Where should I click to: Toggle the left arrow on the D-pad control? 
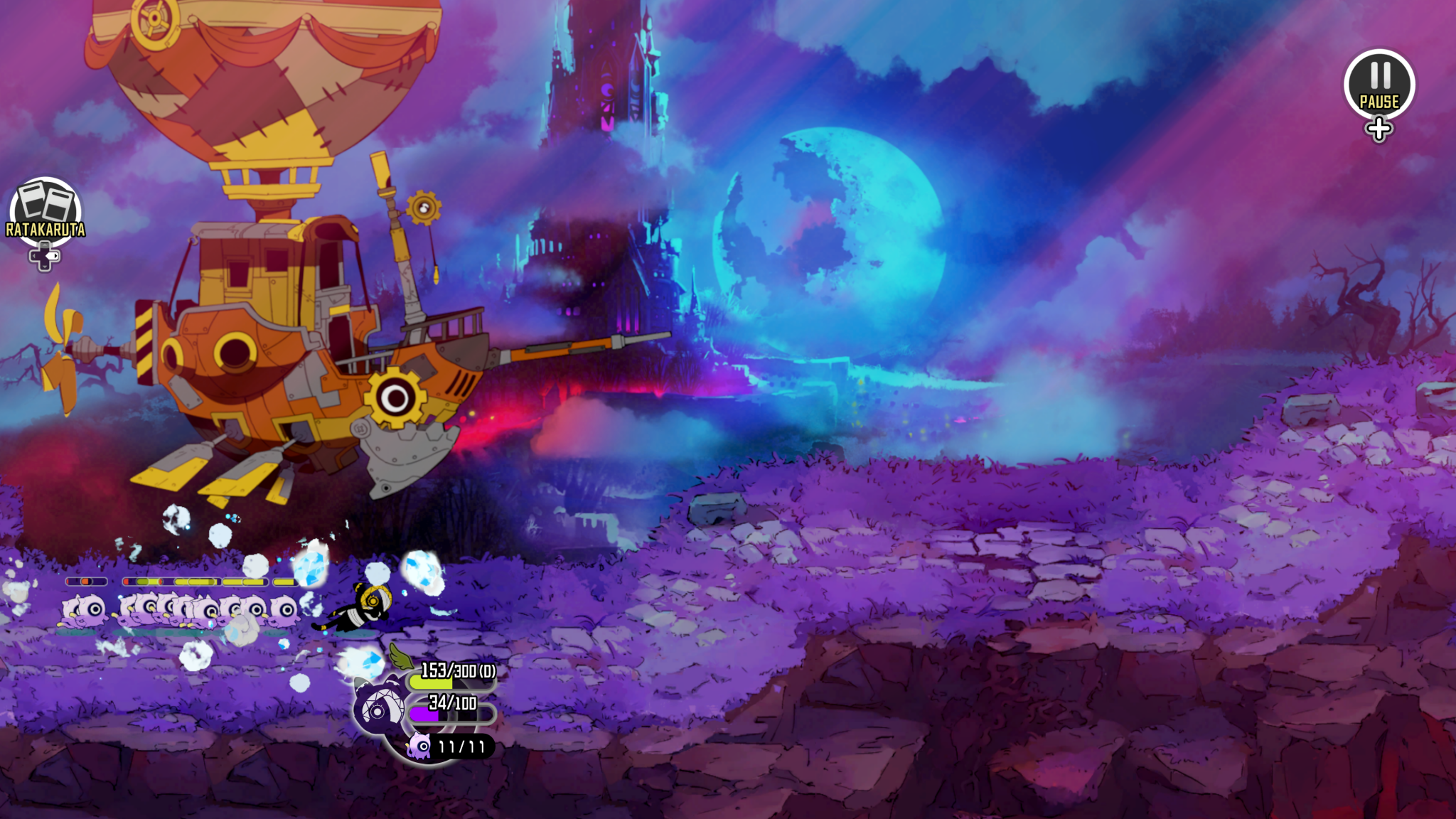[x=34, y=256]
